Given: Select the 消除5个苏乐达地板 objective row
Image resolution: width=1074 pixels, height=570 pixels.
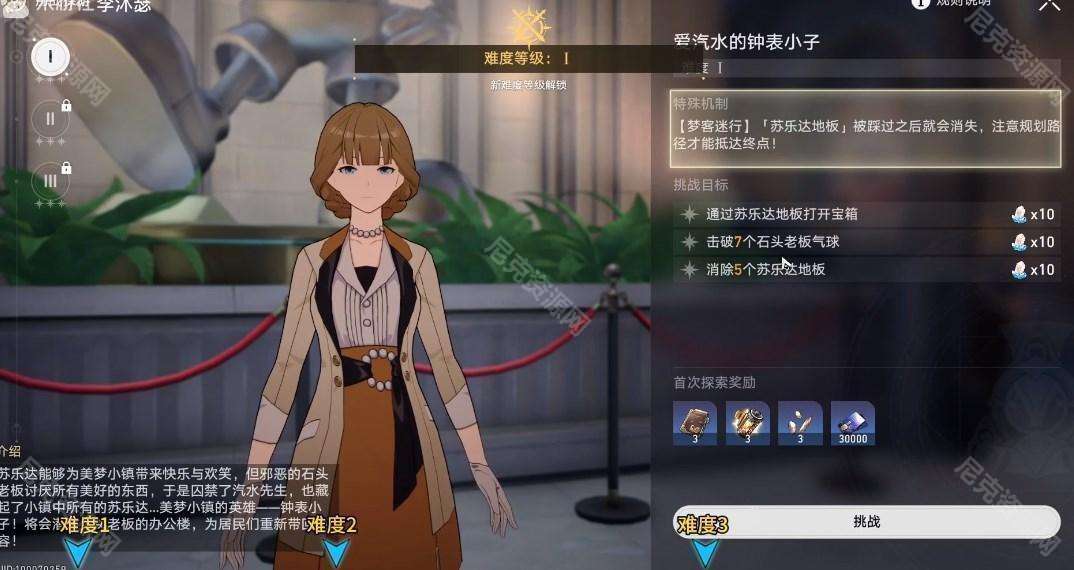Looking at the screenshot, I should coord(866,270).
